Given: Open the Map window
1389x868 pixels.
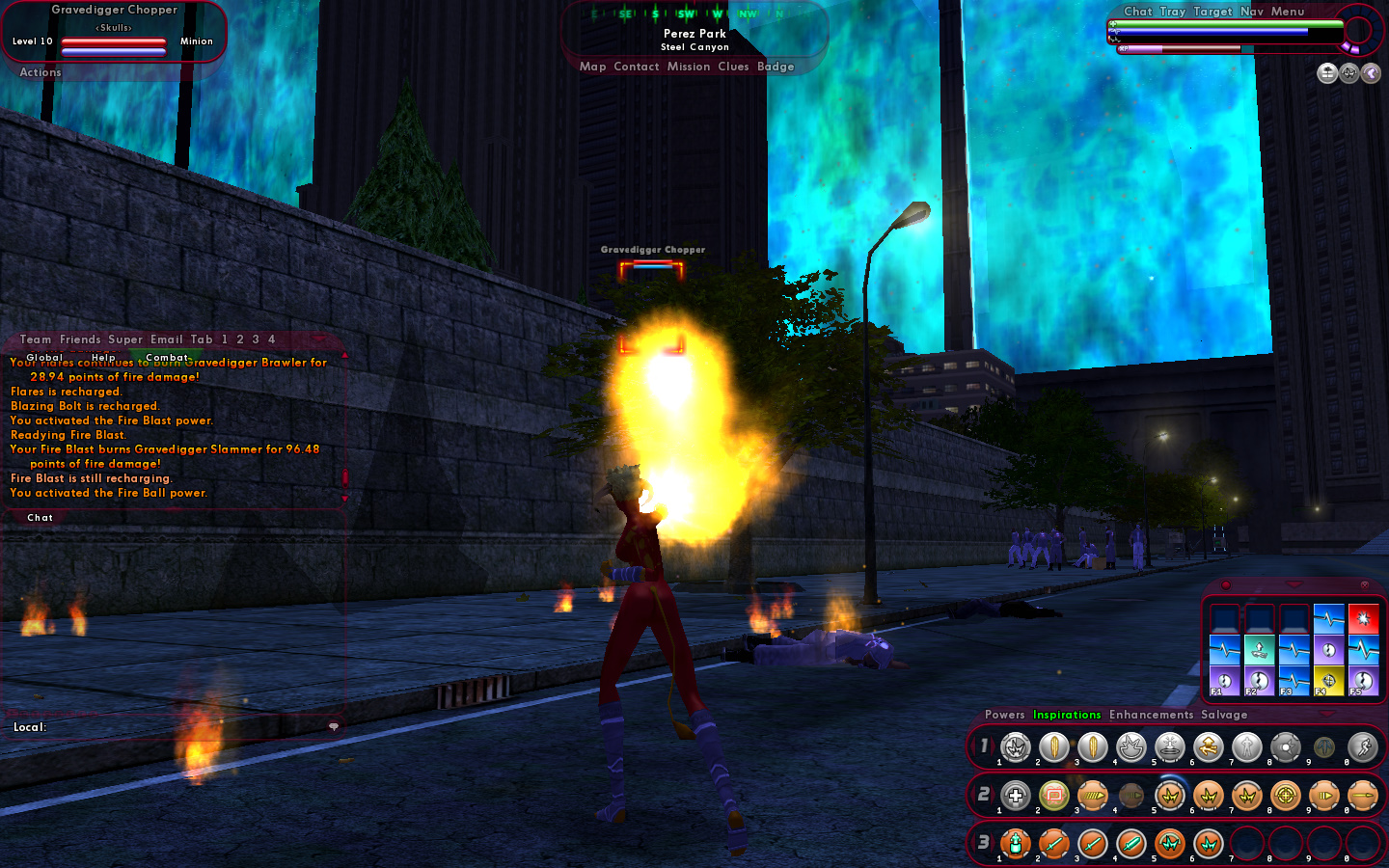Looking at the screenshot, I should coord(592,67).
